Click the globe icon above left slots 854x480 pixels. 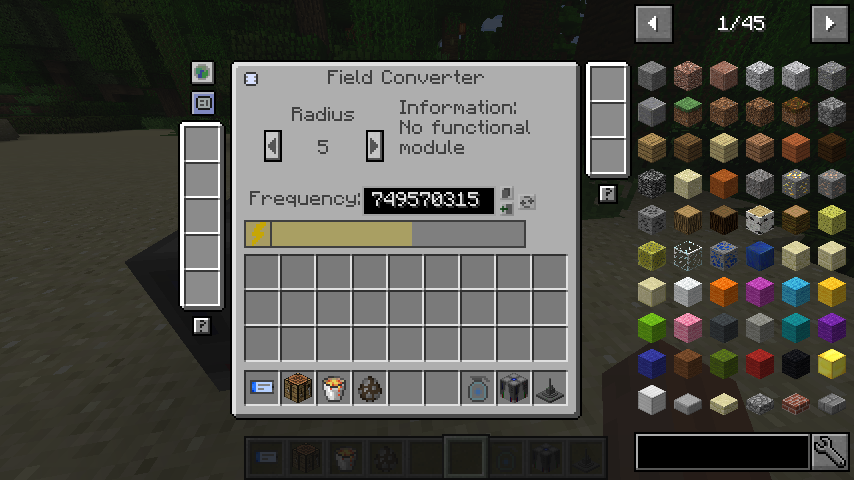pos(203,72)
